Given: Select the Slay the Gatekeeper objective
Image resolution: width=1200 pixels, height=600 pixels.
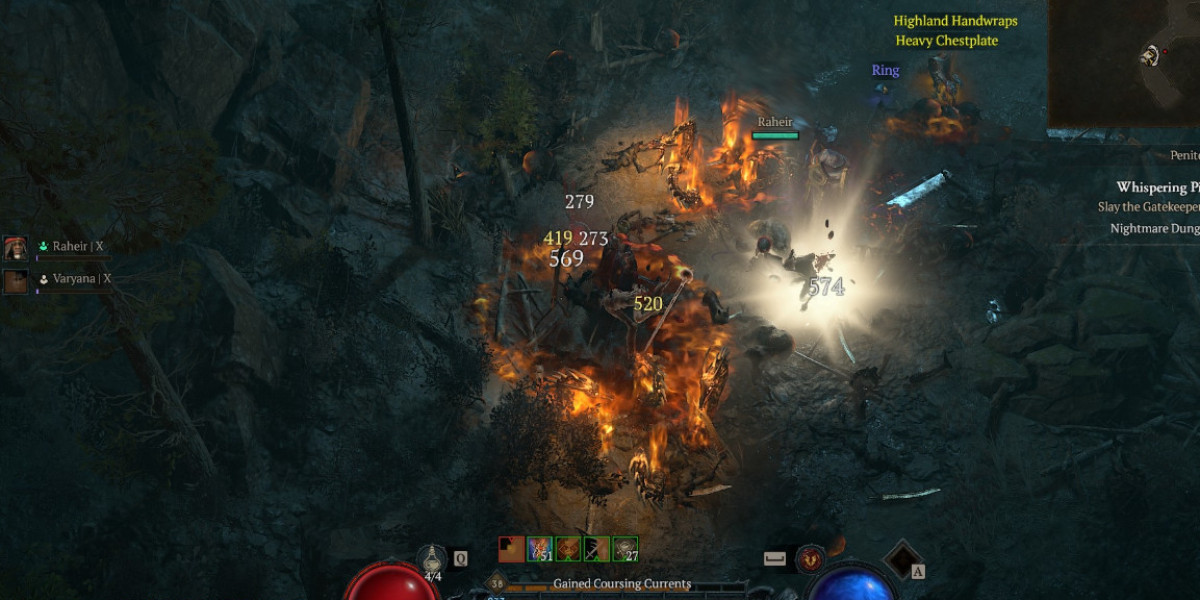Looking at the screenshot, I should tap(1149, 207).
